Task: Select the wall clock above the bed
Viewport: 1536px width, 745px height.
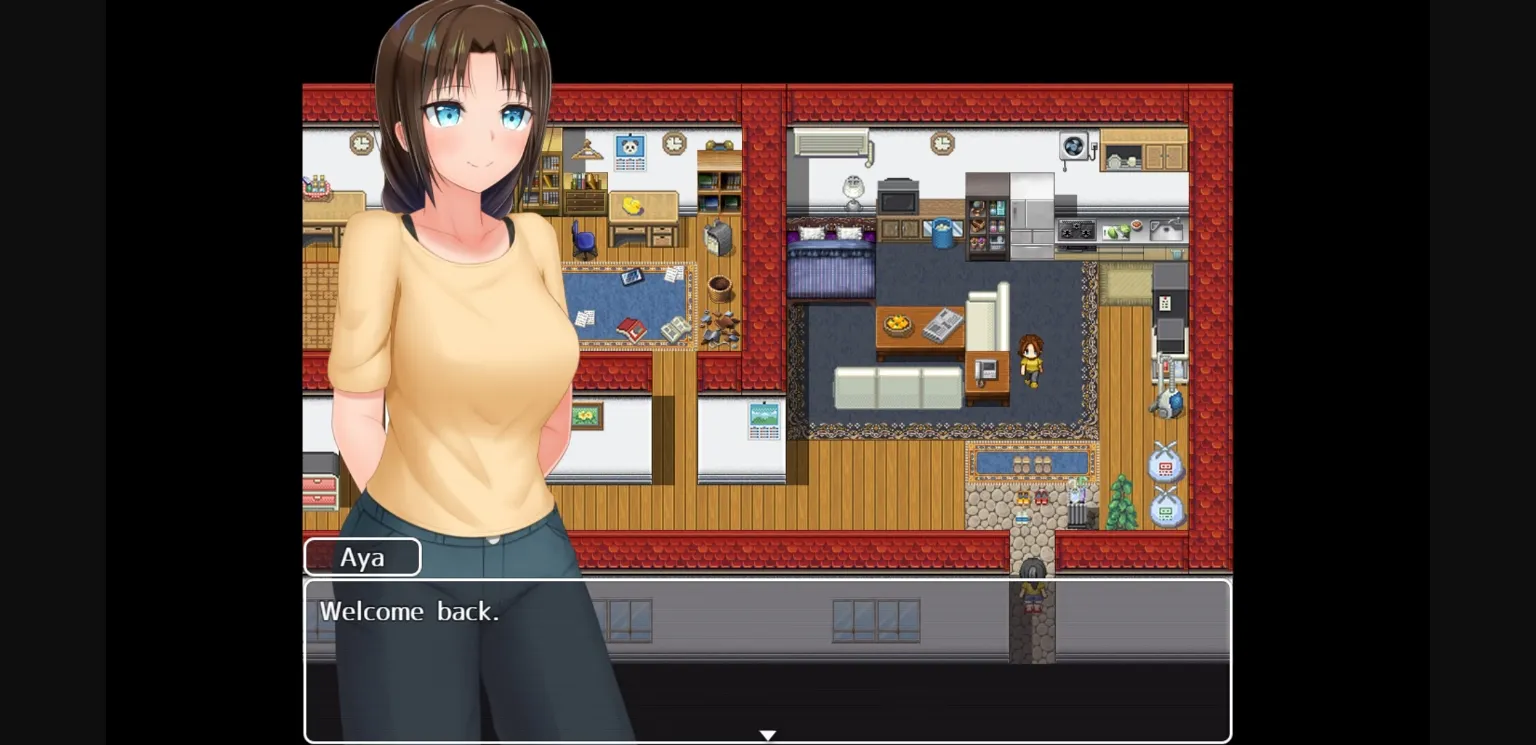Action: click(942, 143)
